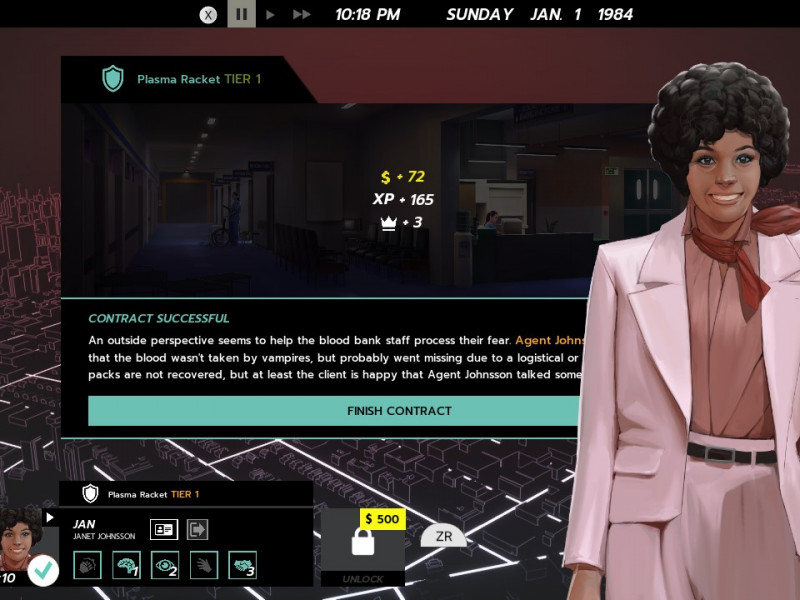Unlock the $500 agent slot
Screen dimensions: 800x600
pos(363,545)
